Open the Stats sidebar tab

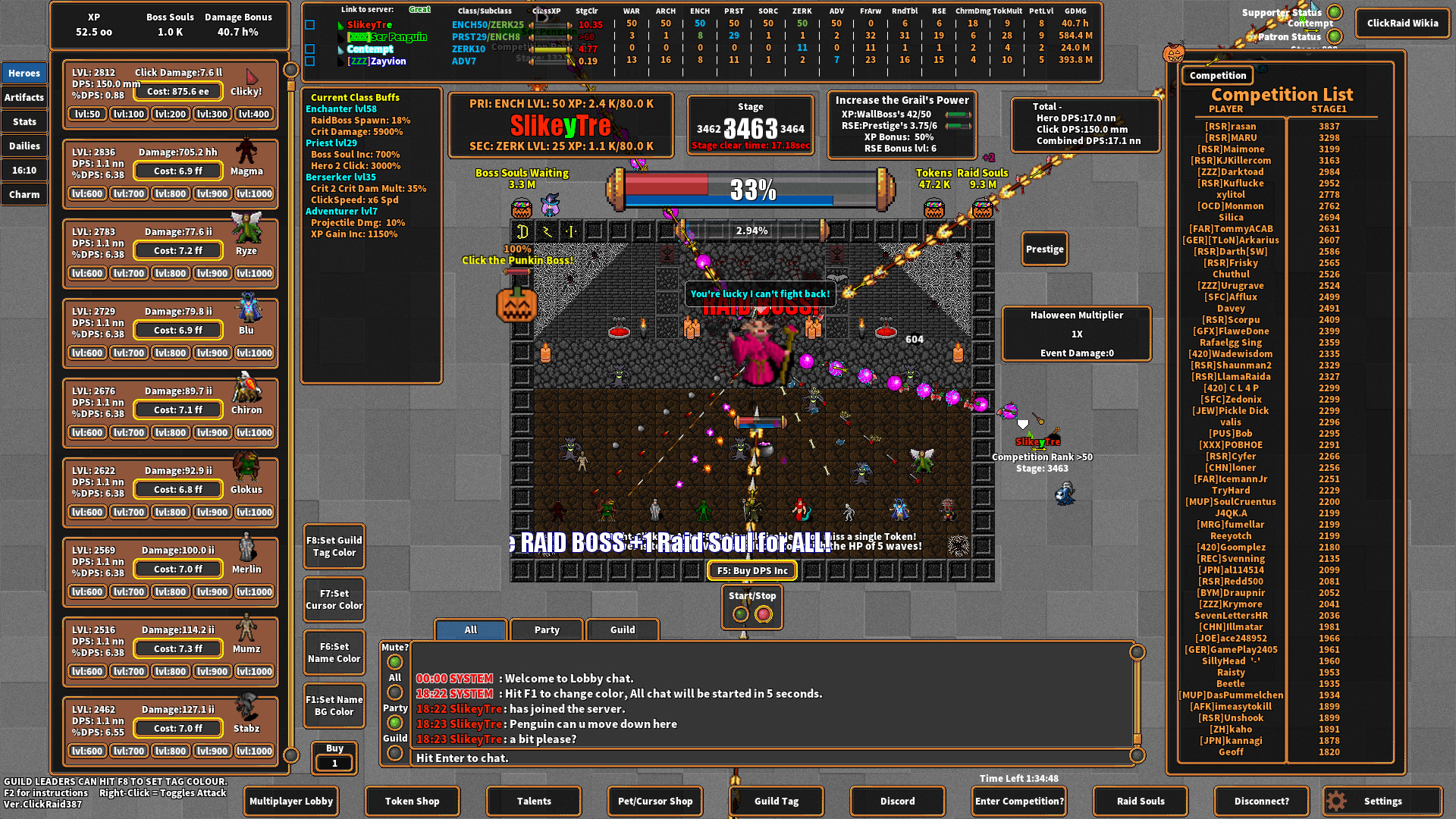pyautogui.click(x=24, y=121)
